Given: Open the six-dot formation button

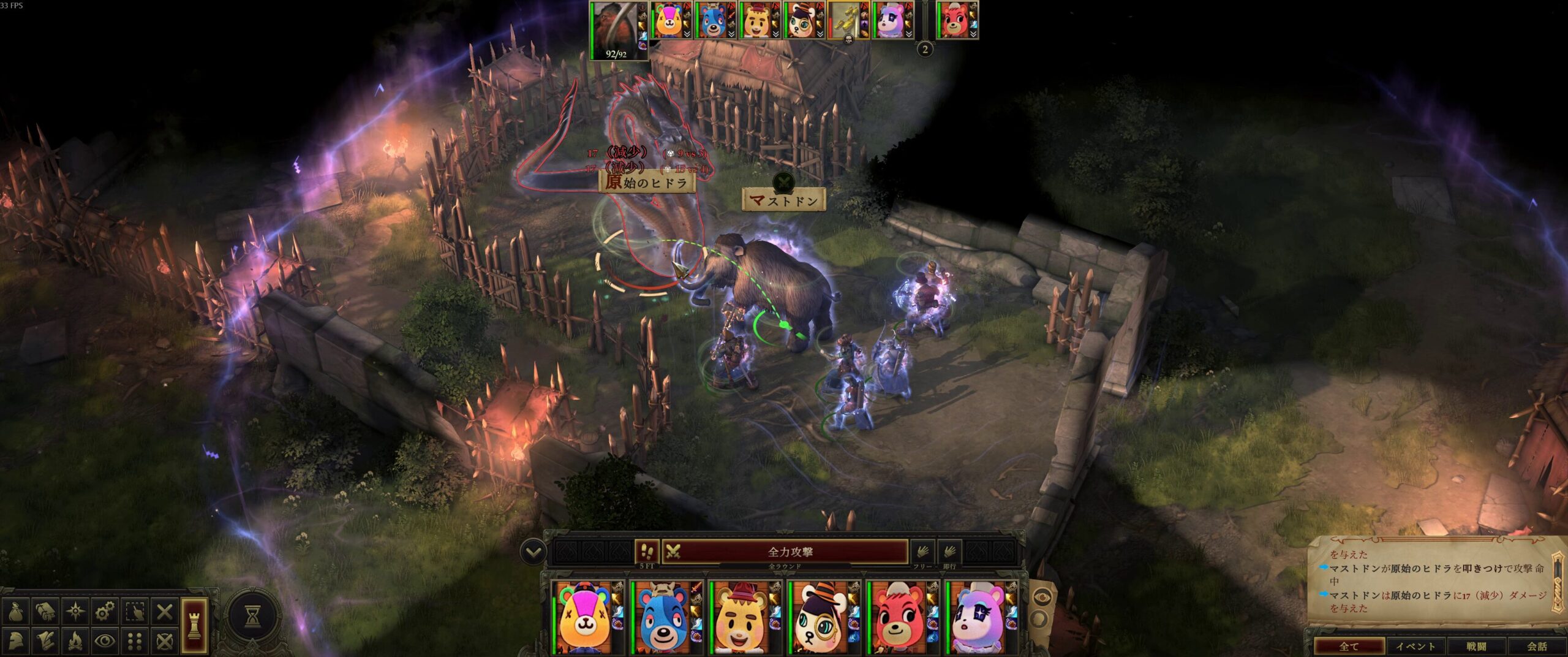Looking at the screenshot, I should 135,641.
